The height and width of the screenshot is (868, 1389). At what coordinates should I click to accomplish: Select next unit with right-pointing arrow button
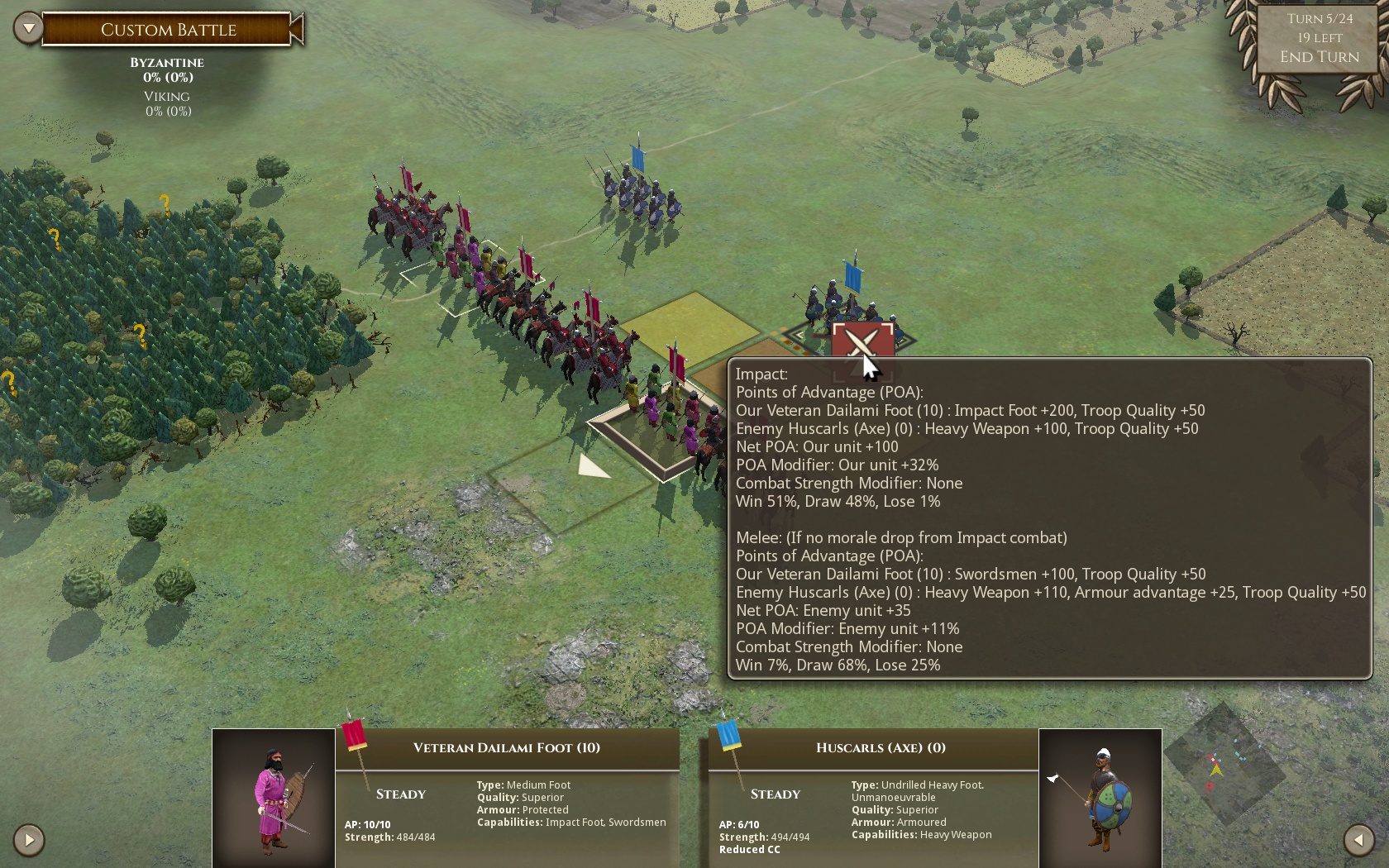(x=29, y=840)
